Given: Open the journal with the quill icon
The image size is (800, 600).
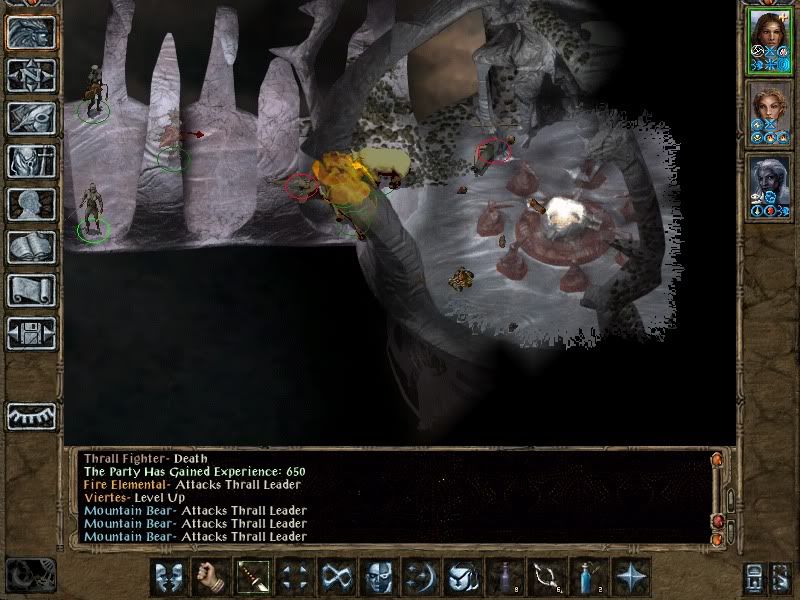Looking at the screenshot, I should click(x=31, y=118).
